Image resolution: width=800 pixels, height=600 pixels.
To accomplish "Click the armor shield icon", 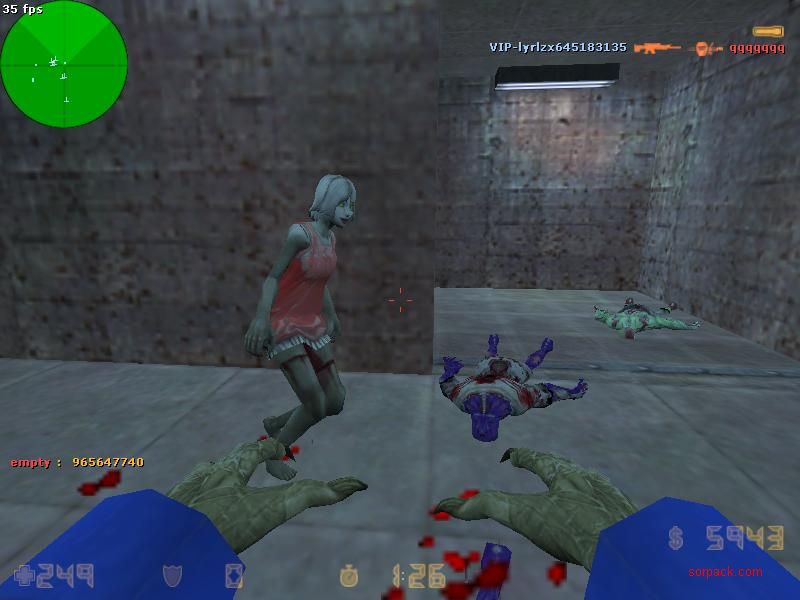I will pos(171,575).
